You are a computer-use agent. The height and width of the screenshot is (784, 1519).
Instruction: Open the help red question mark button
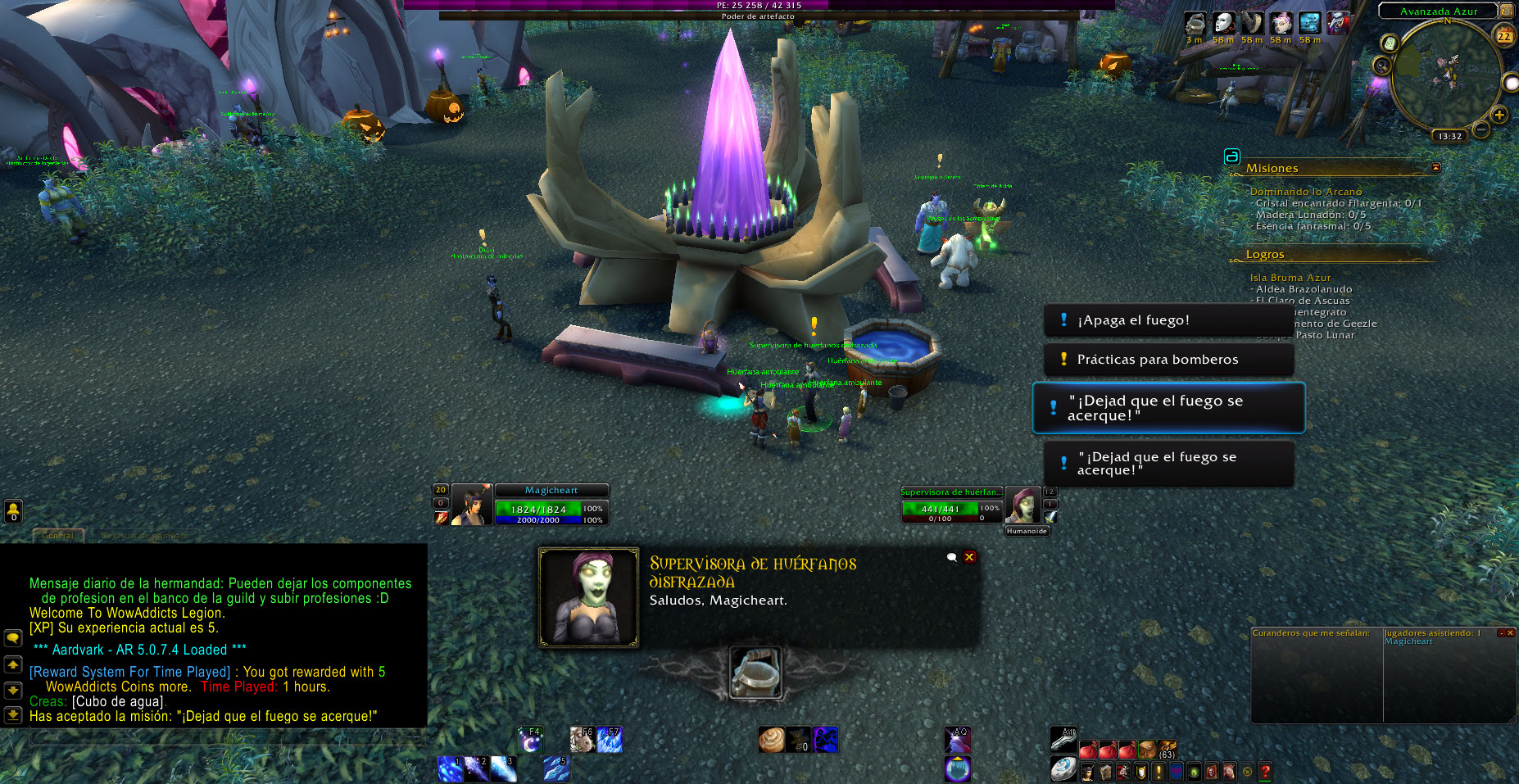(x=1265, y=771)
